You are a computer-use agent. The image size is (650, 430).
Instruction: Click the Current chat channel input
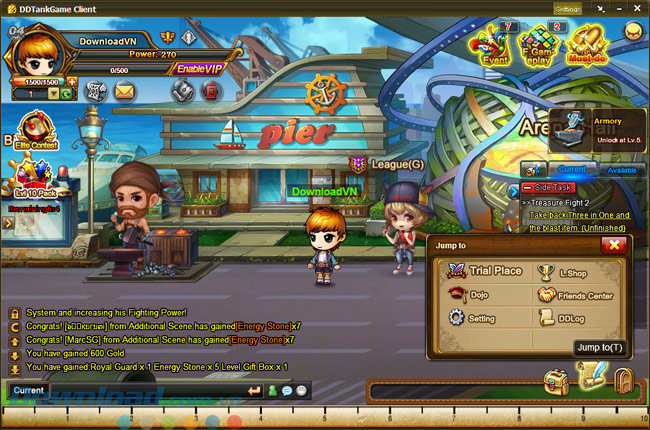120,390
